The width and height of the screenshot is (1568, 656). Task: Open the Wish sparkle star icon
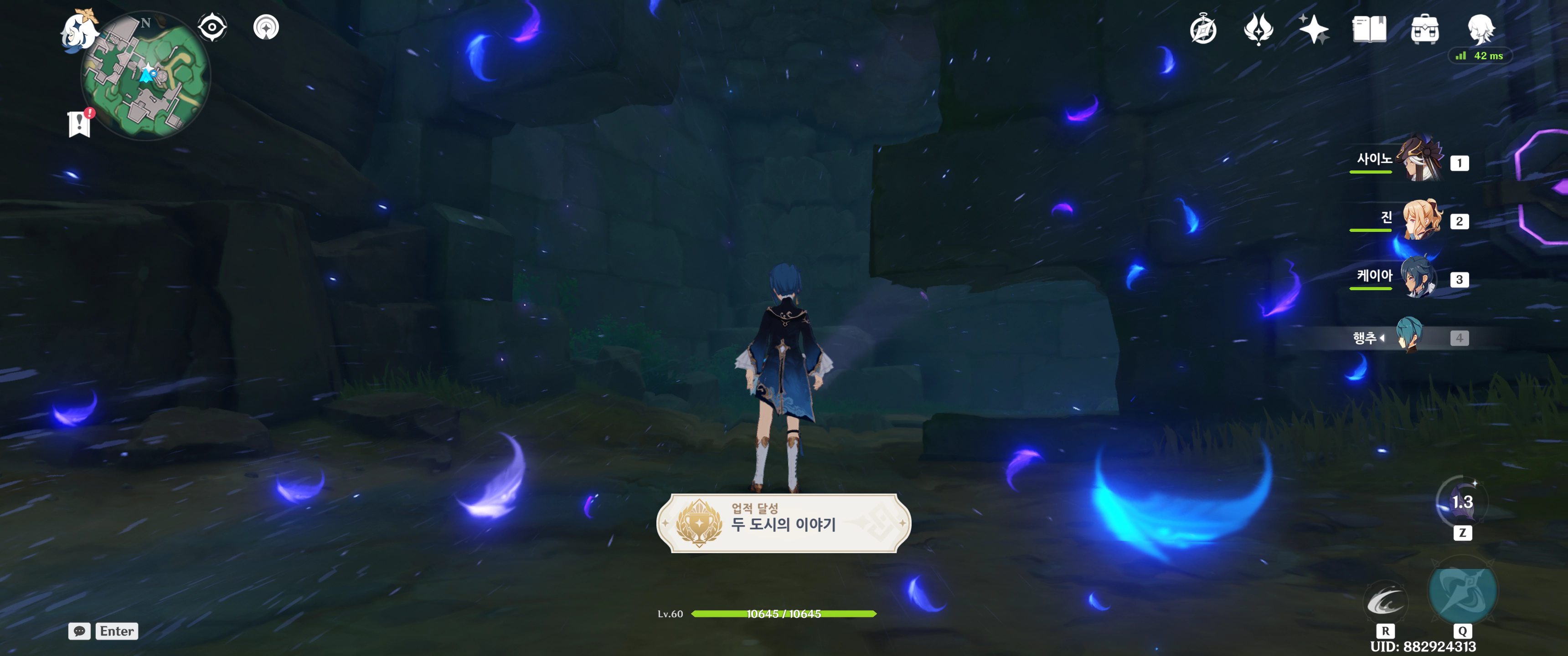point(1314,29)
